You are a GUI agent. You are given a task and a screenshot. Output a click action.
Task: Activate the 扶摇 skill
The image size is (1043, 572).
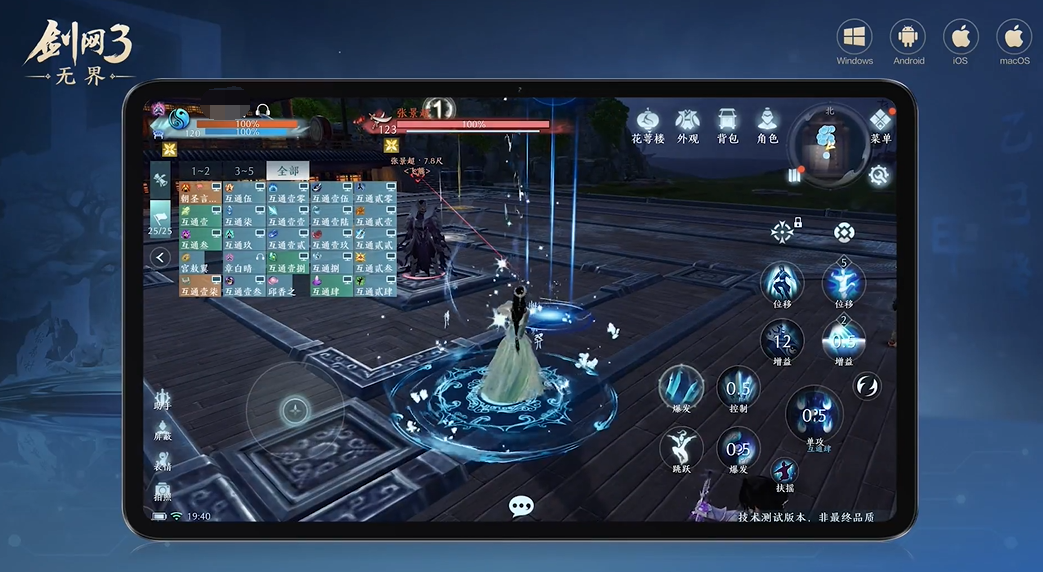coord(785,473)
